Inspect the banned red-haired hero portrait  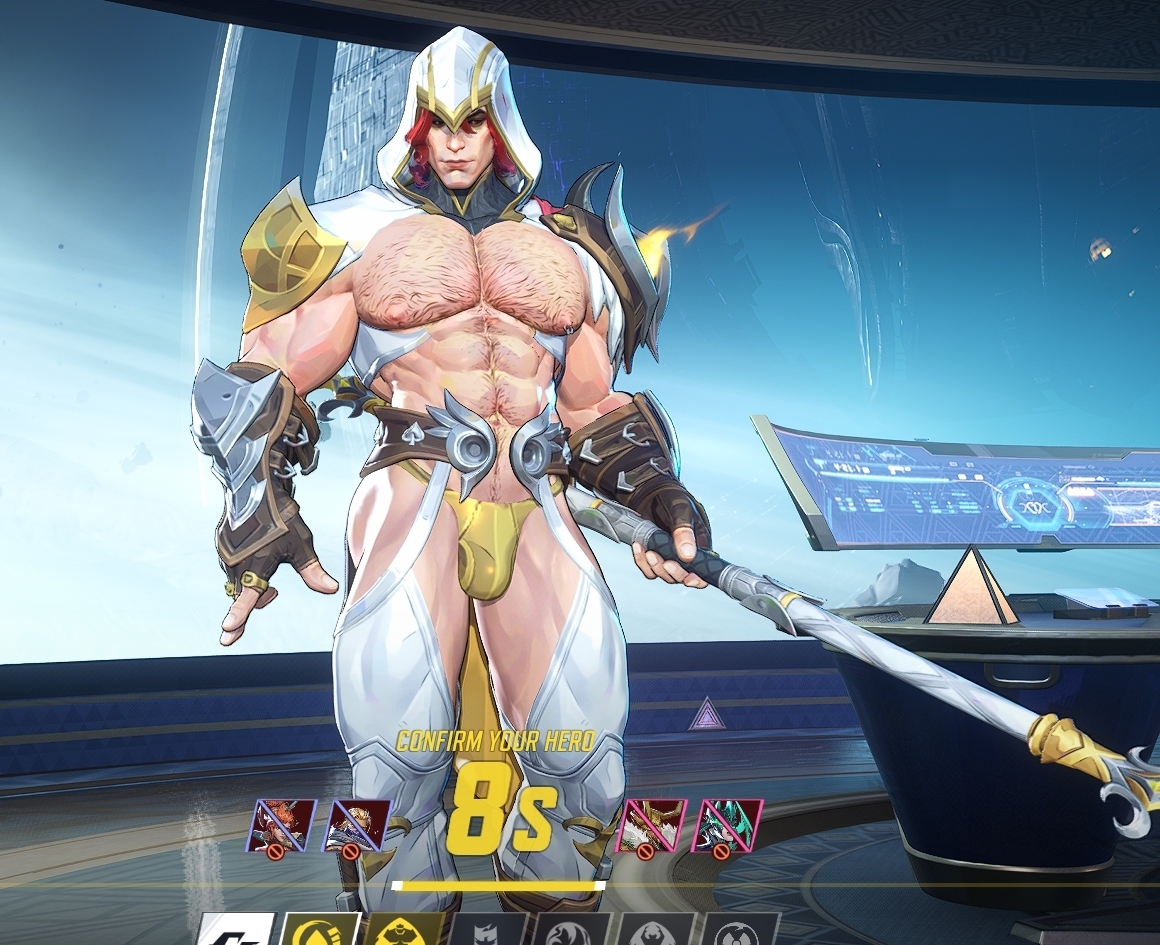coord(282,825)
